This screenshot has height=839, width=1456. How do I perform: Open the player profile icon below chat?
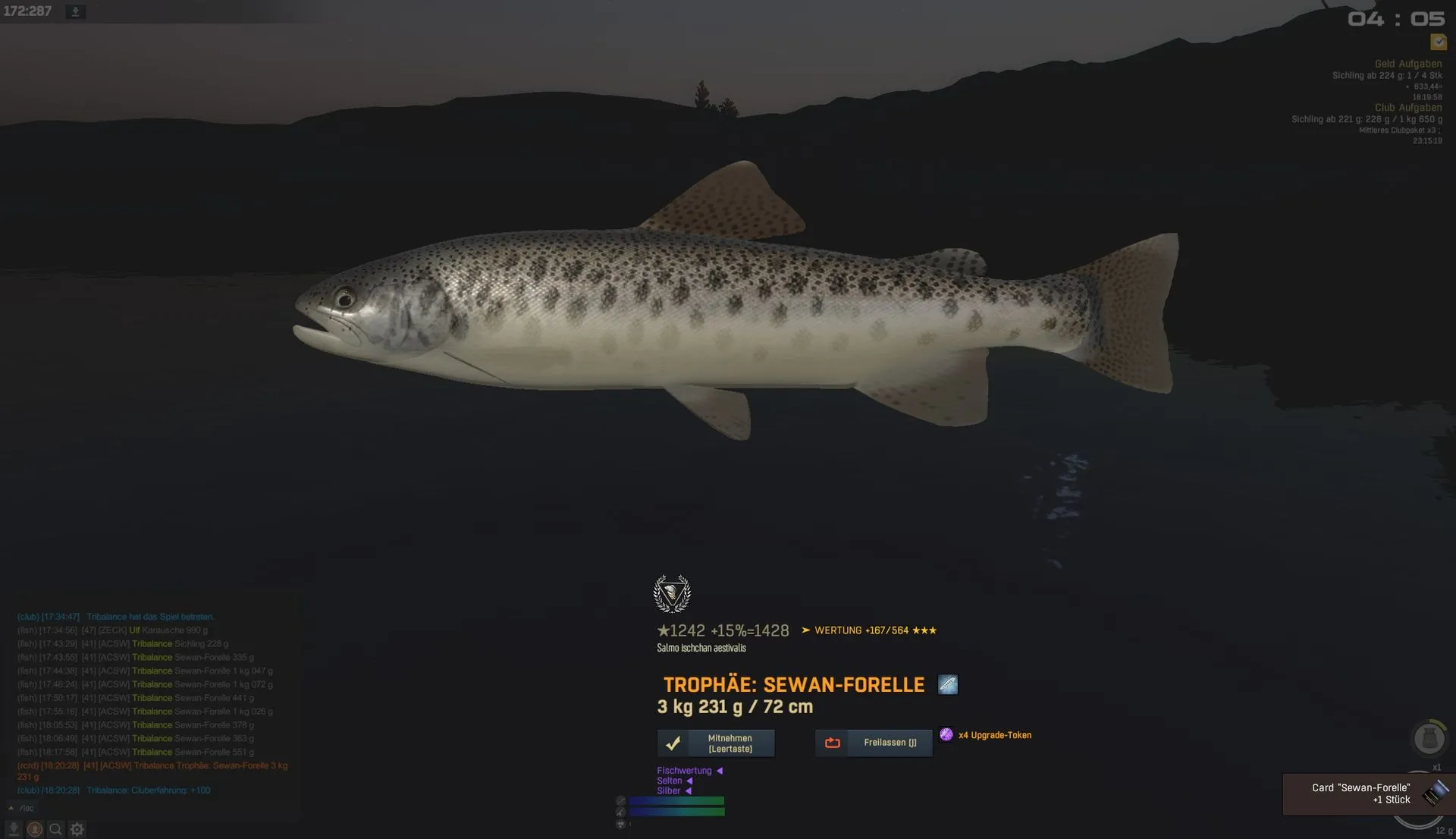pos(35,829)
